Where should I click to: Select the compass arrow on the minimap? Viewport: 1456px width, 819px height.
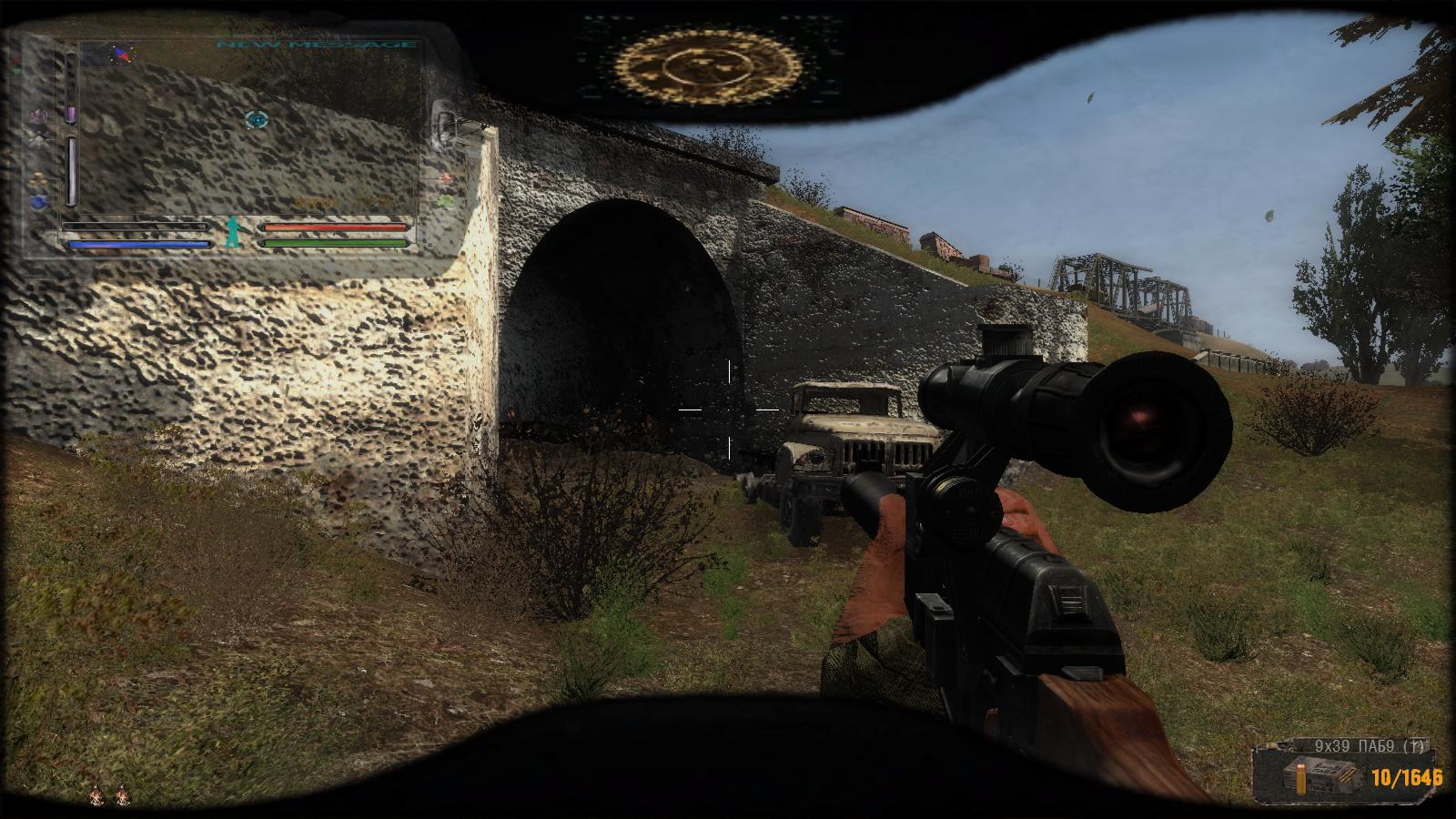pyautogui.click(x=119, y=55)
